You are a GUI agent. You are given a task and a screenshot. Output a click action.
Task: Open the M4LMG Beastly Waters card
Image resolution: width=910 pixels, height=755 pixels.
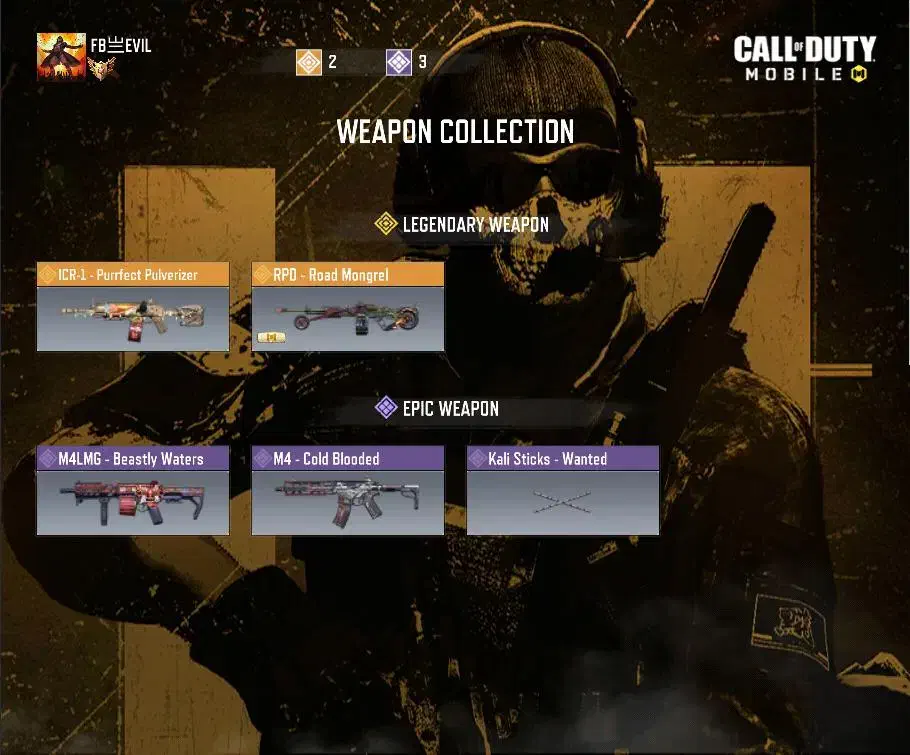click(x=133, y=491)
